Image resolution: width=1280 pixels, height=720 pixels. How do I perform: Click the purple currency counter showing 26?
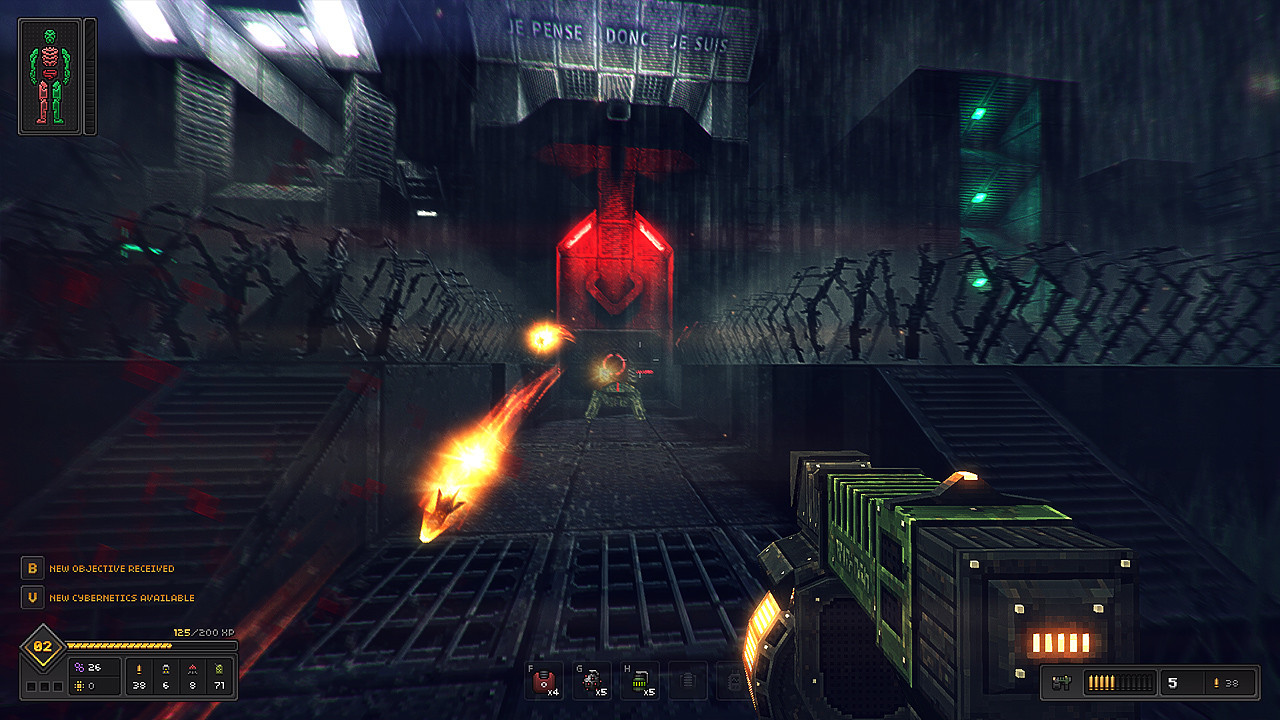click(88, 665)
